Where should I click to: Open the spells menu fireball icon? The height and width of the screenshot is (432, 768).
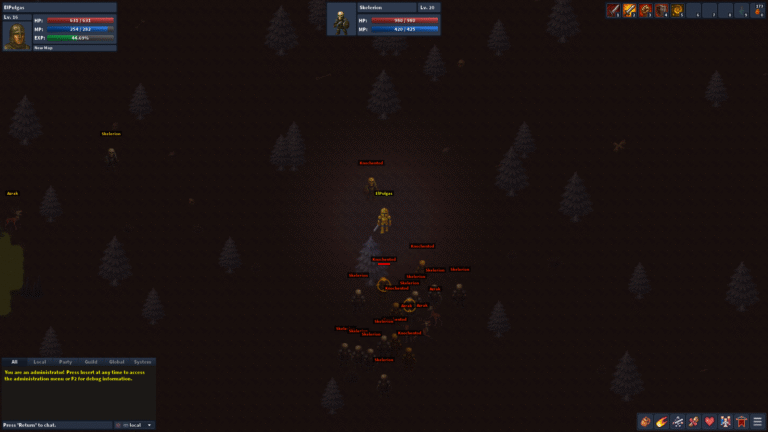661,421
